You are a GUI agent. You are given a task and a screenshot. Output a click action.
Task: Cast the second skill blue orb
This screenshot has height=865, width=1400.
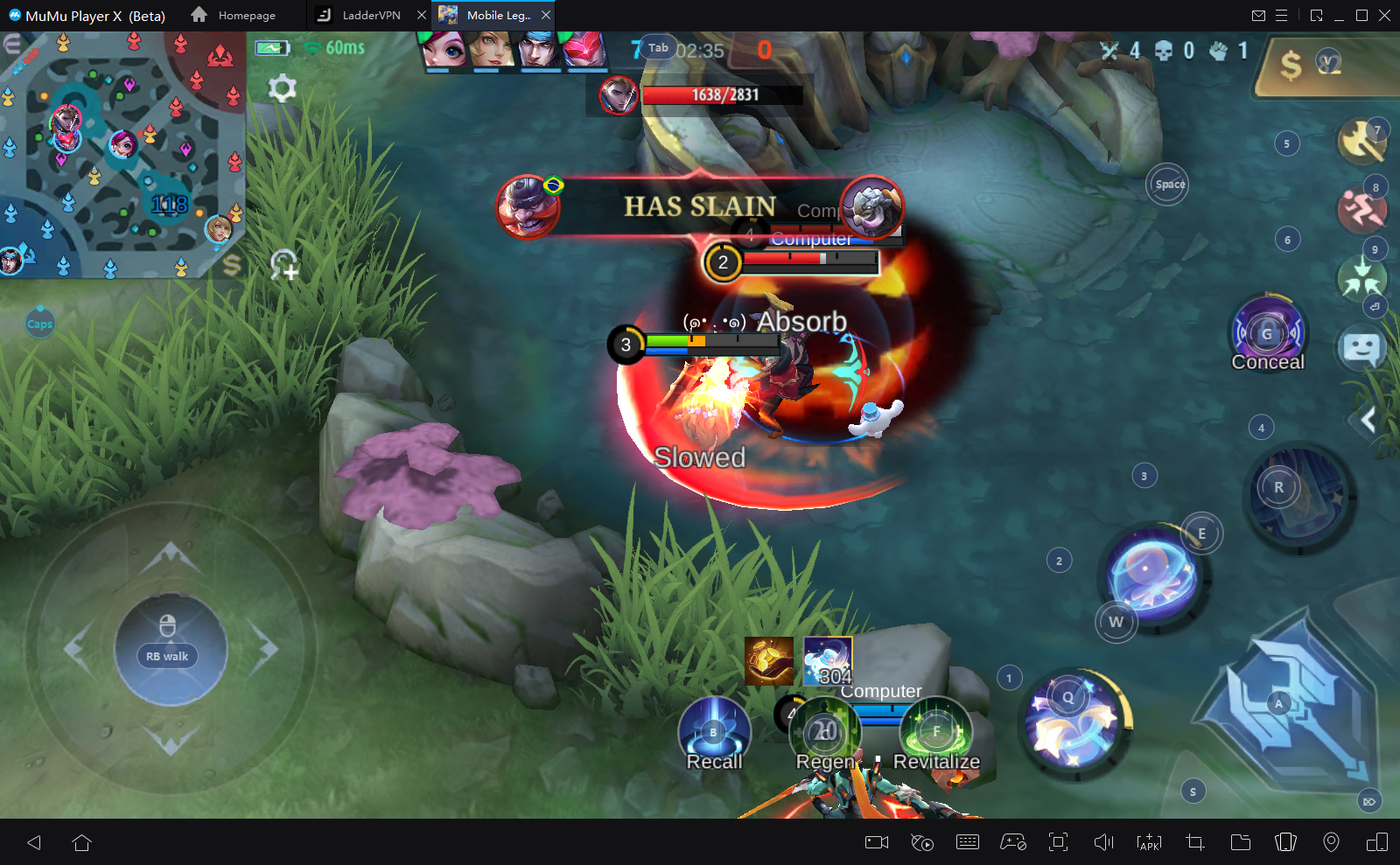pos(1153,574)
